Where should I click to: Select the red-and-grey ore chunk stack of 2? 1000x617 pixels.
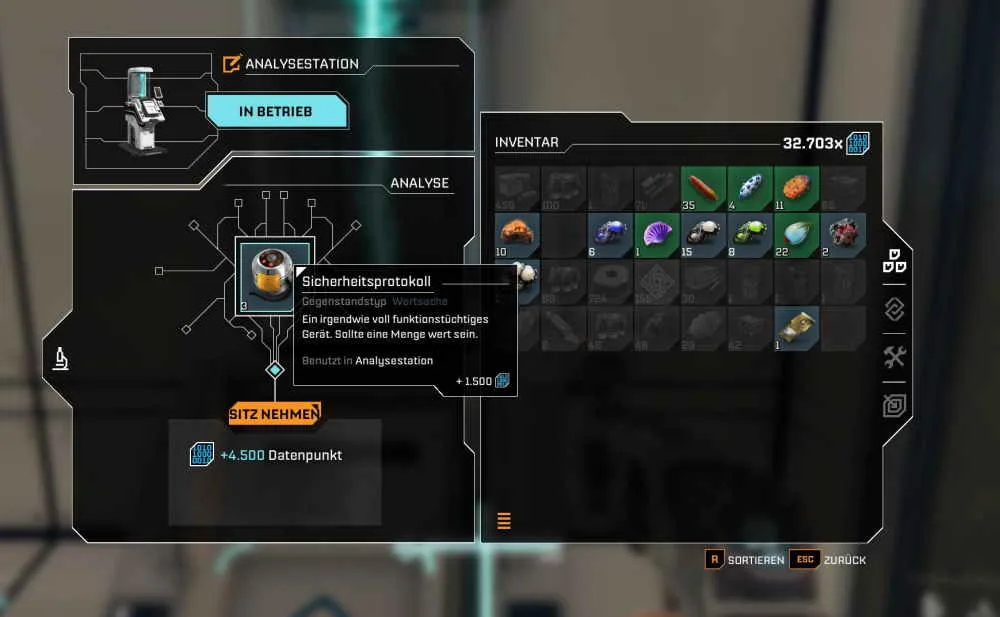point(843,233)
